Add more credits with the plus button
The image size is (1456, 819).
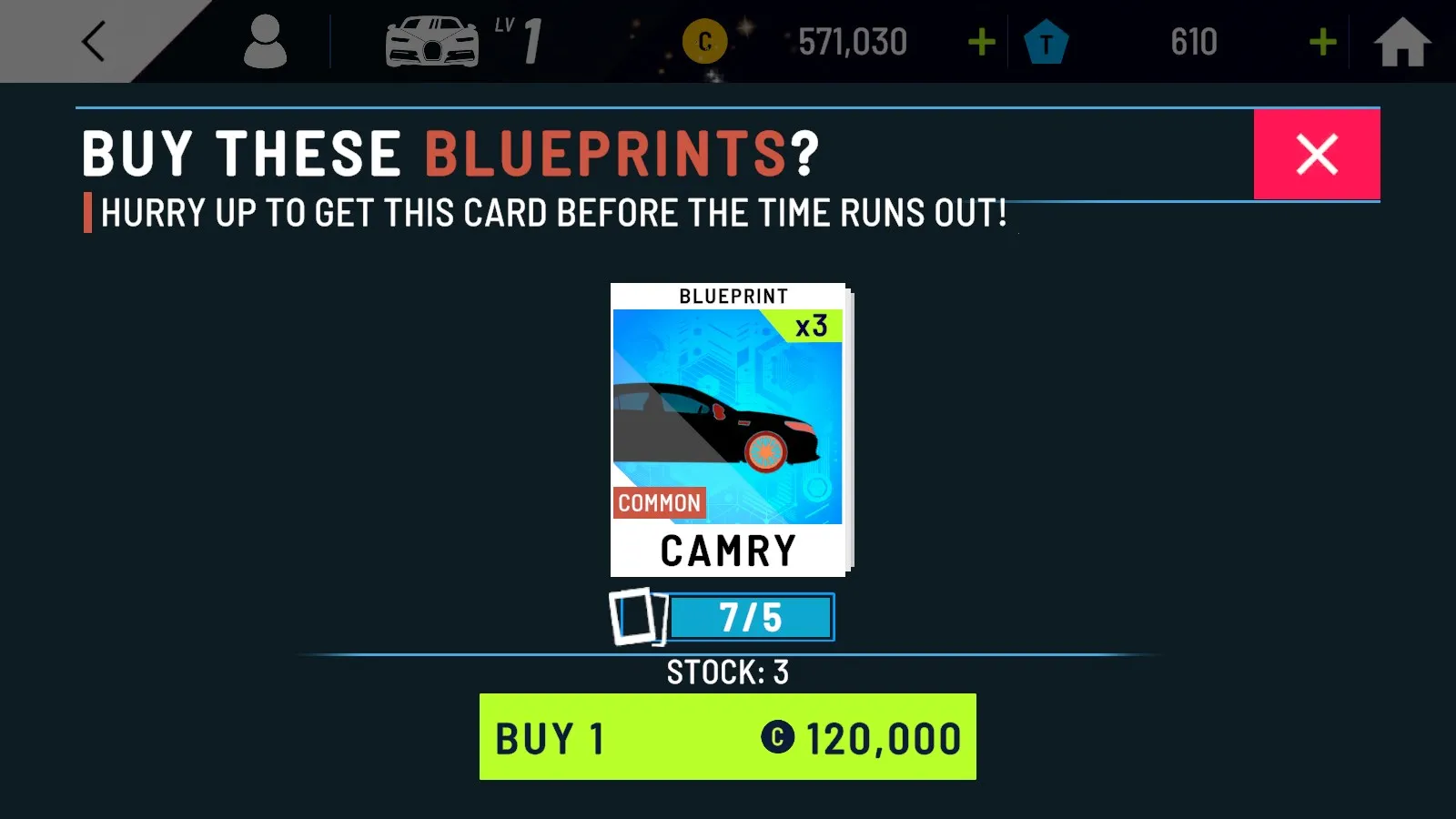981,41
